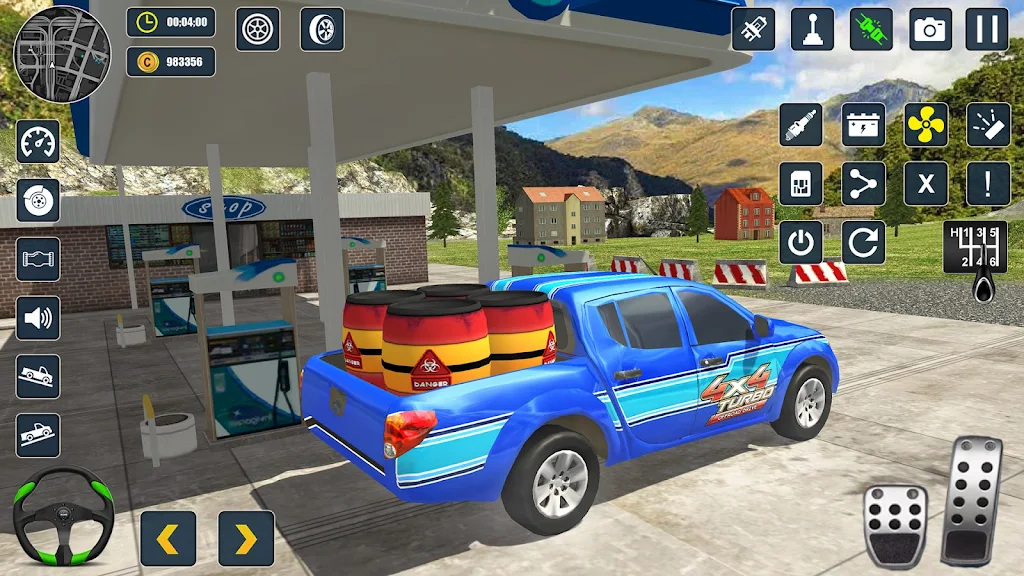
Task: Open the H-pattern gear shifter
Action: click(975, 248)
